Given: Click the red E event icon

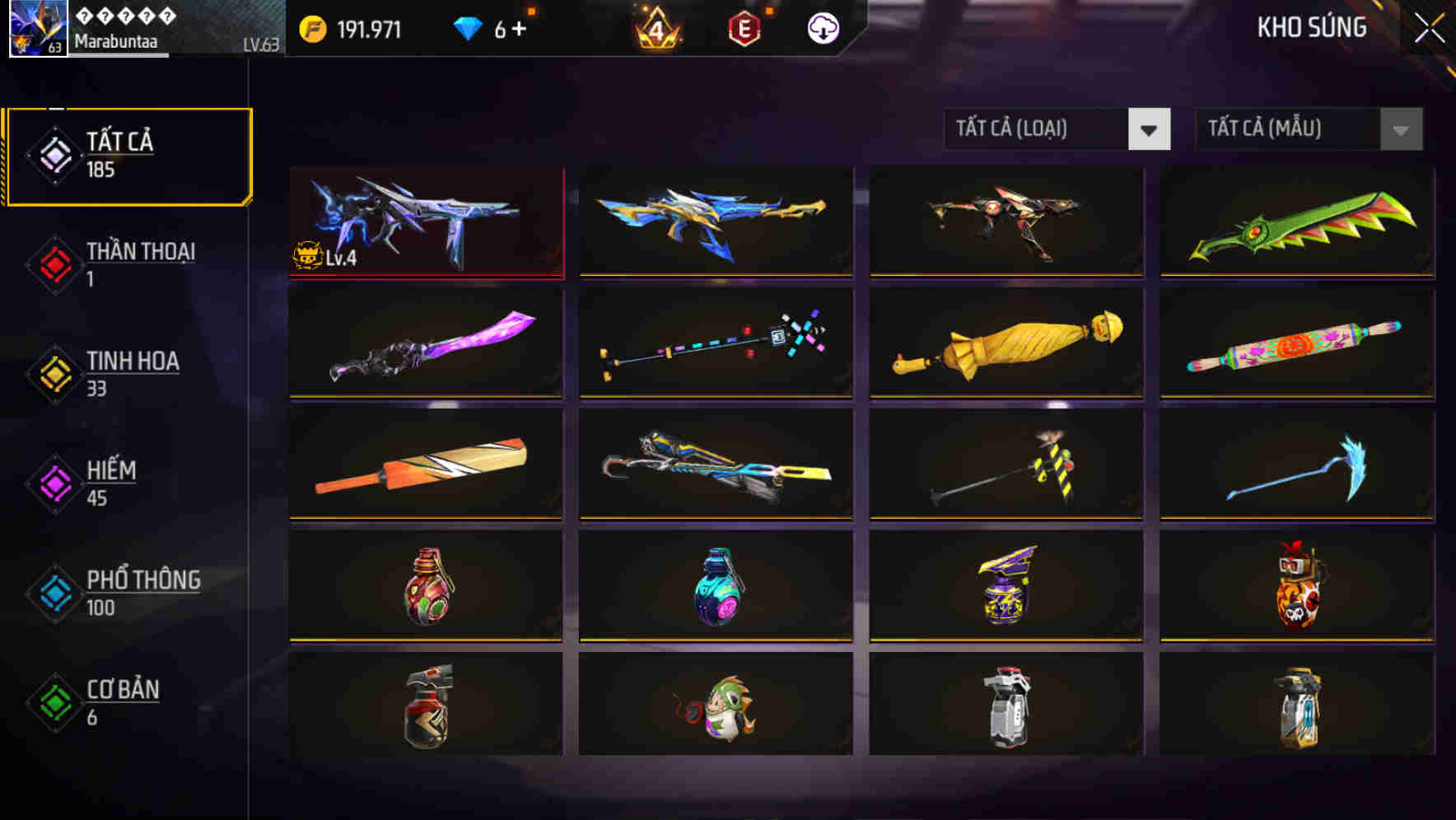Looking at the screenshot, I should click(x=743, y=29).
